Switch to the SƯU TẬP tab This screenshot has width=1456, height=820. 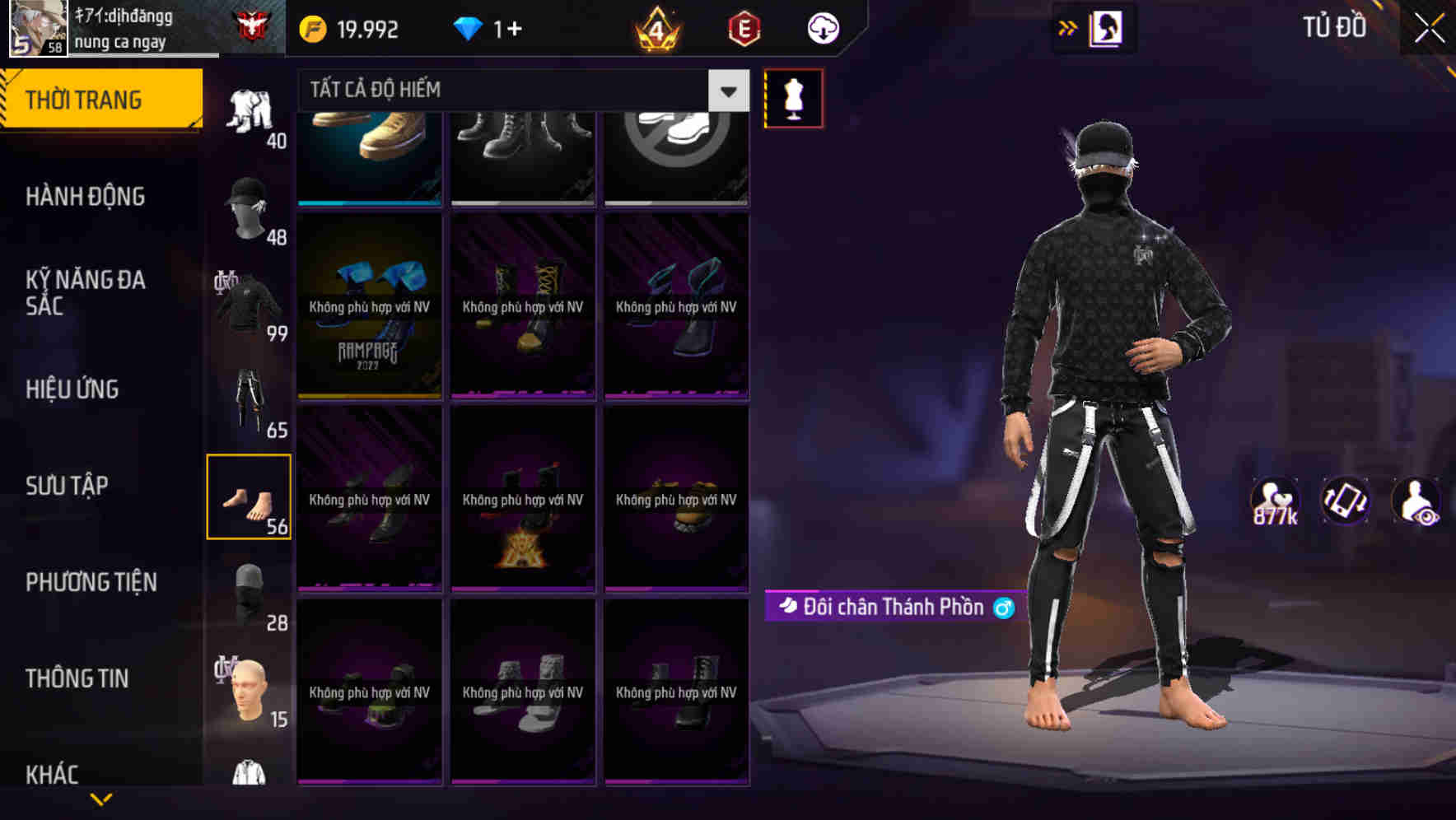click(68, 486)
